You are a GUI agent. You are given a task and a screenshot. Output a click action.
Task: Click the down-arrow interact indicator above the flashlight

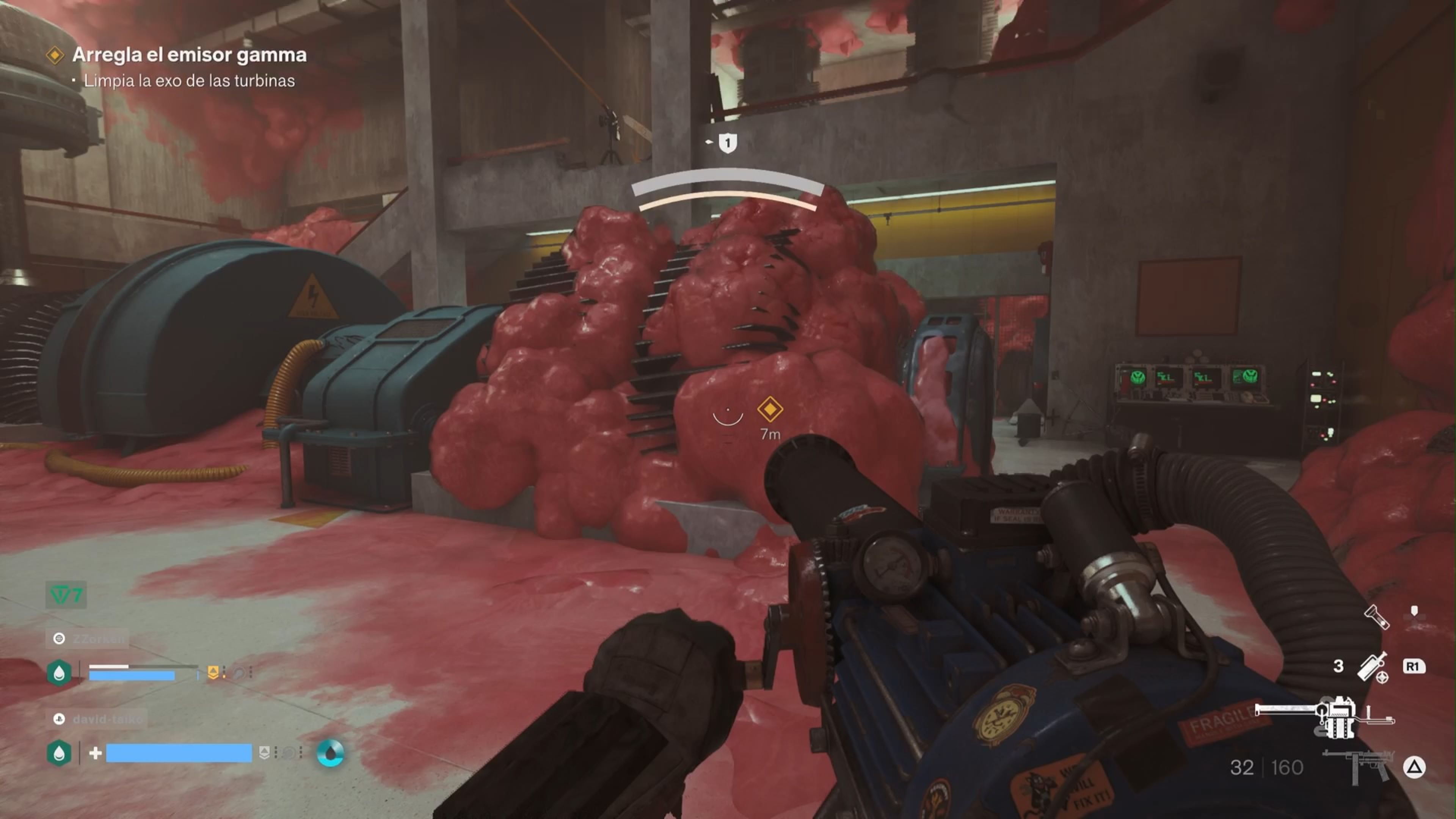[x=1414, y=610]
